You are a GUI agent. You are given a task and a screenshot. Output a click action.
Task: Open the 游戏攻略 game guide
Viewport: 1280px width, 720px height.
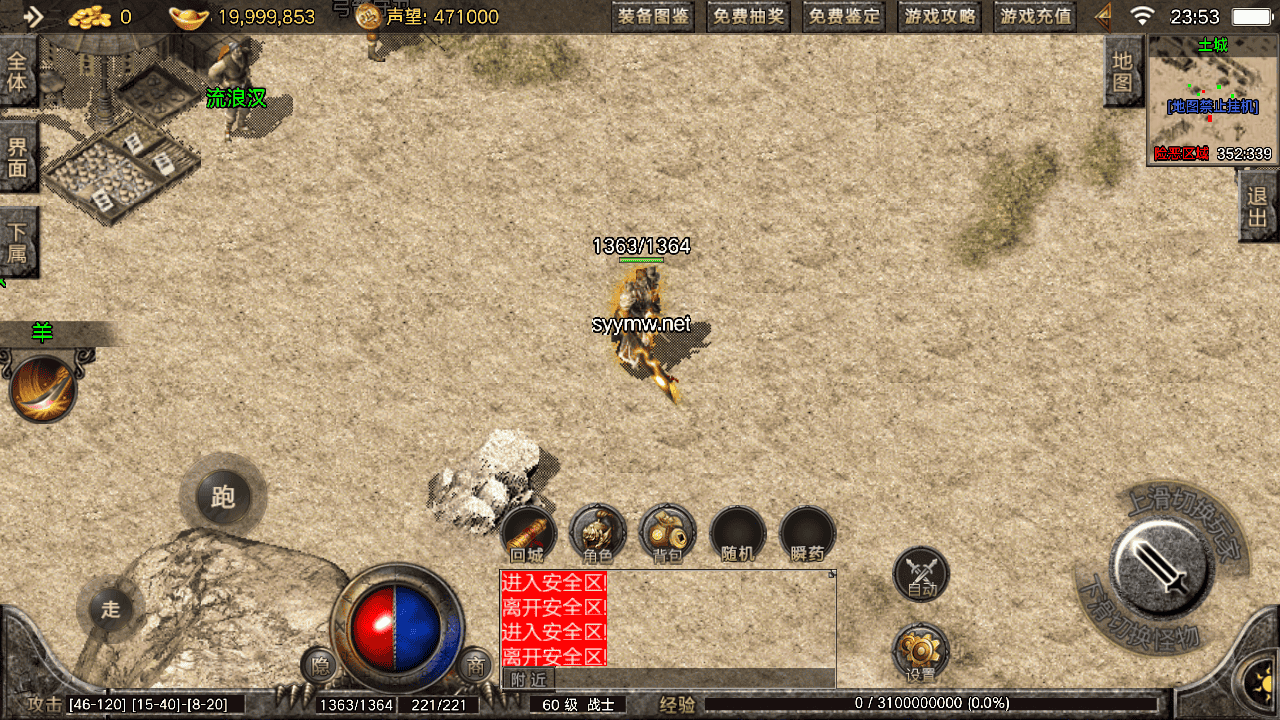click(x=939, y=16)
